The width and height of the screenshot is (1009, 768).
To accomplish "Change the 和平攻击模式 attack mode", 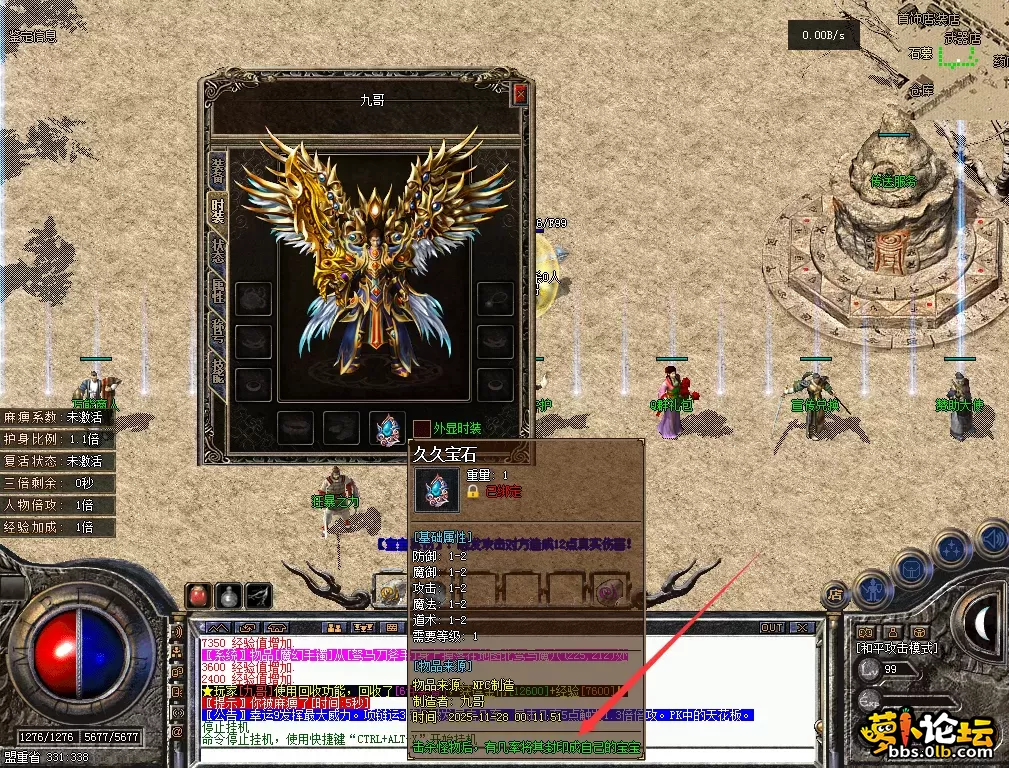I will [x=897, y=647].
